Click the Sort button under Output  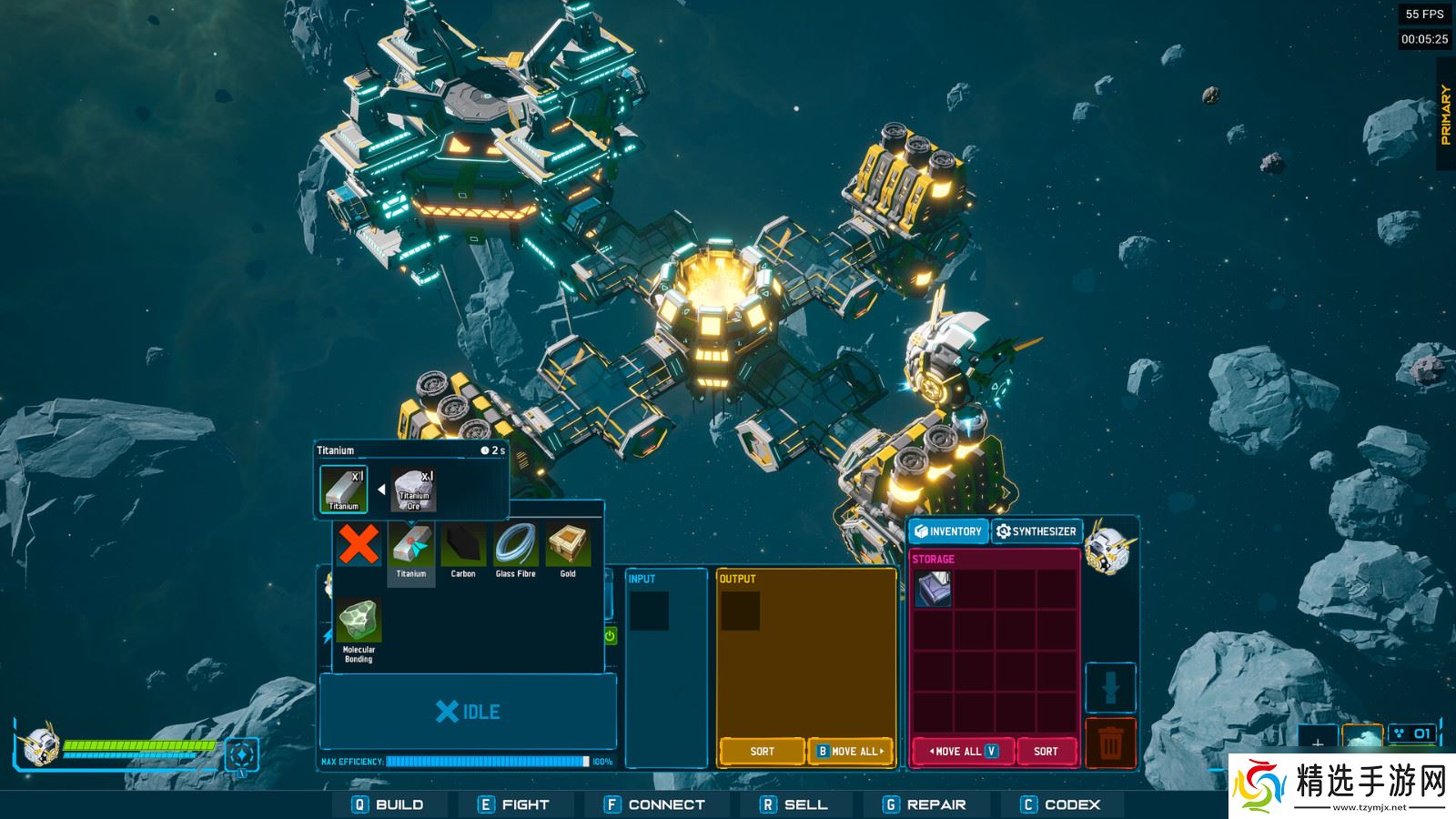point(763,751)
